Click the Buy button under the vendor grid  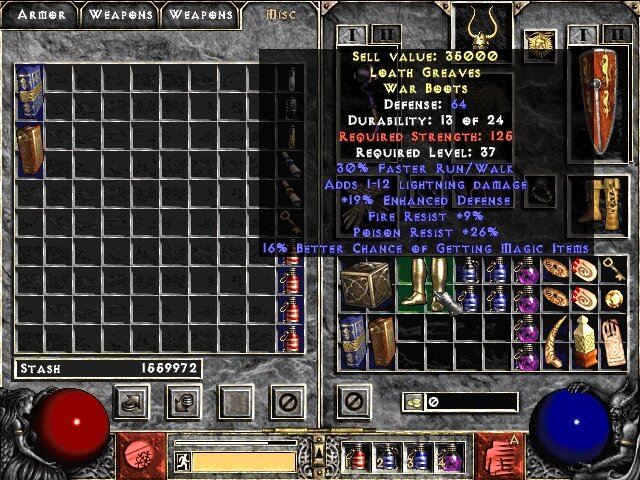(132, 402)
